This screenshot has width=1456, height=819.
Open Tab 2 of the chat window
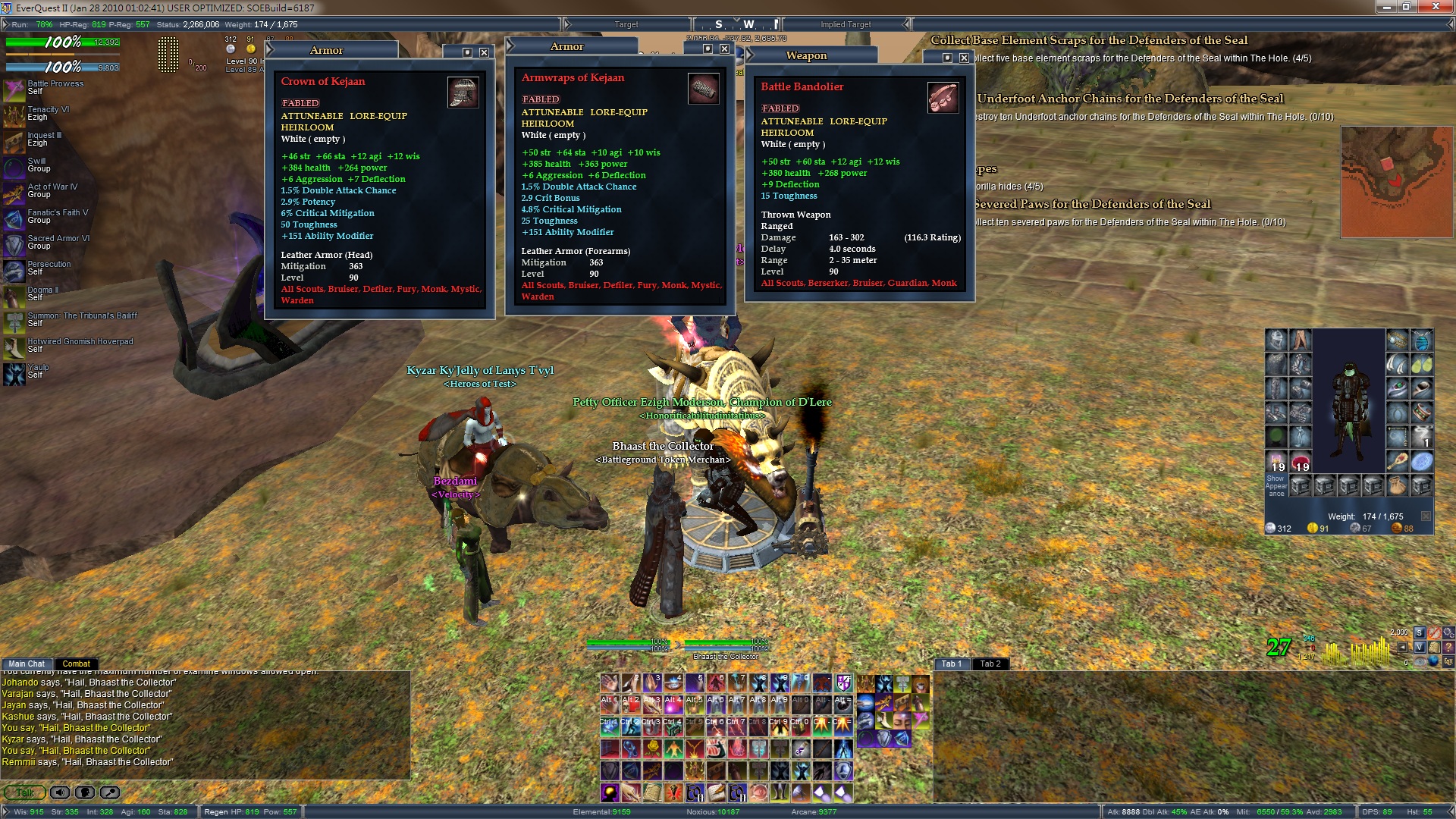click(990, 664)
